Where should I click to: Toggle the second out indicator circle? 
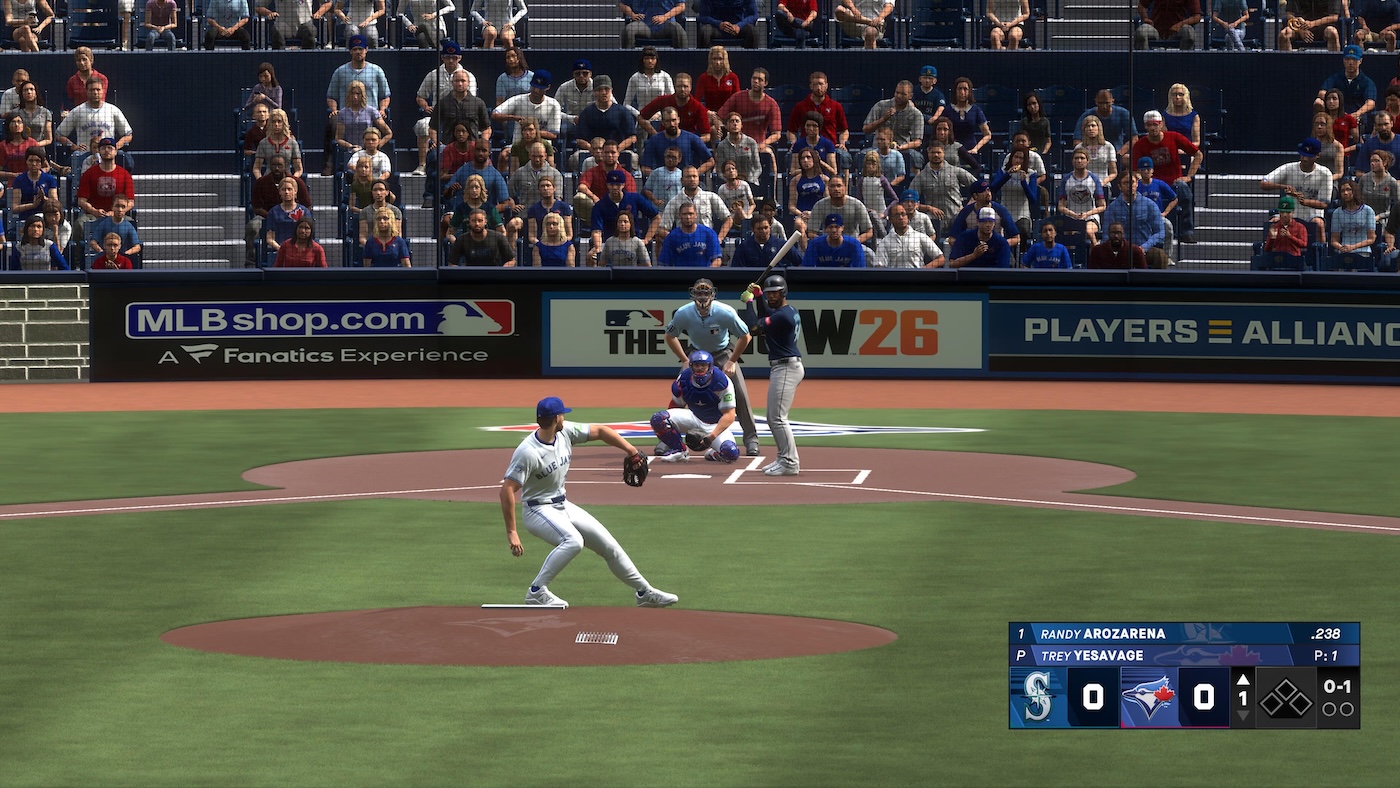click(x=1349, y=708)
